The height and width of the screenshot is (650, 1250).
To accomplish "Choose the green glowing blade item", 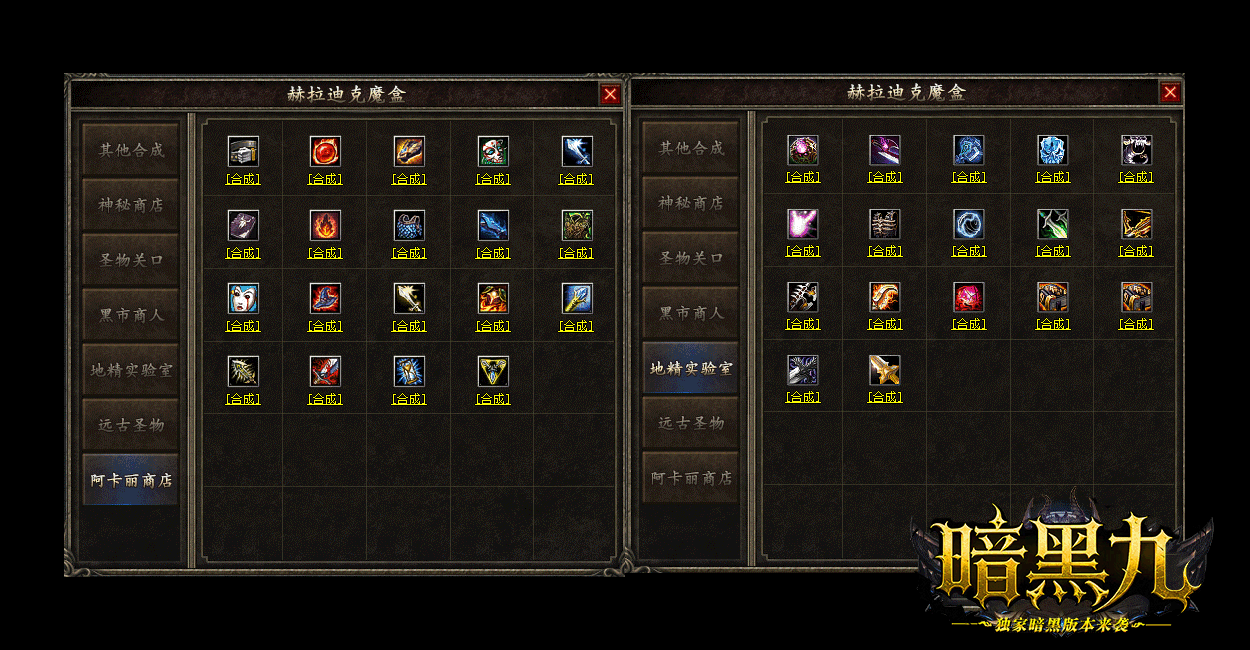I will (x=1053, y=224).
